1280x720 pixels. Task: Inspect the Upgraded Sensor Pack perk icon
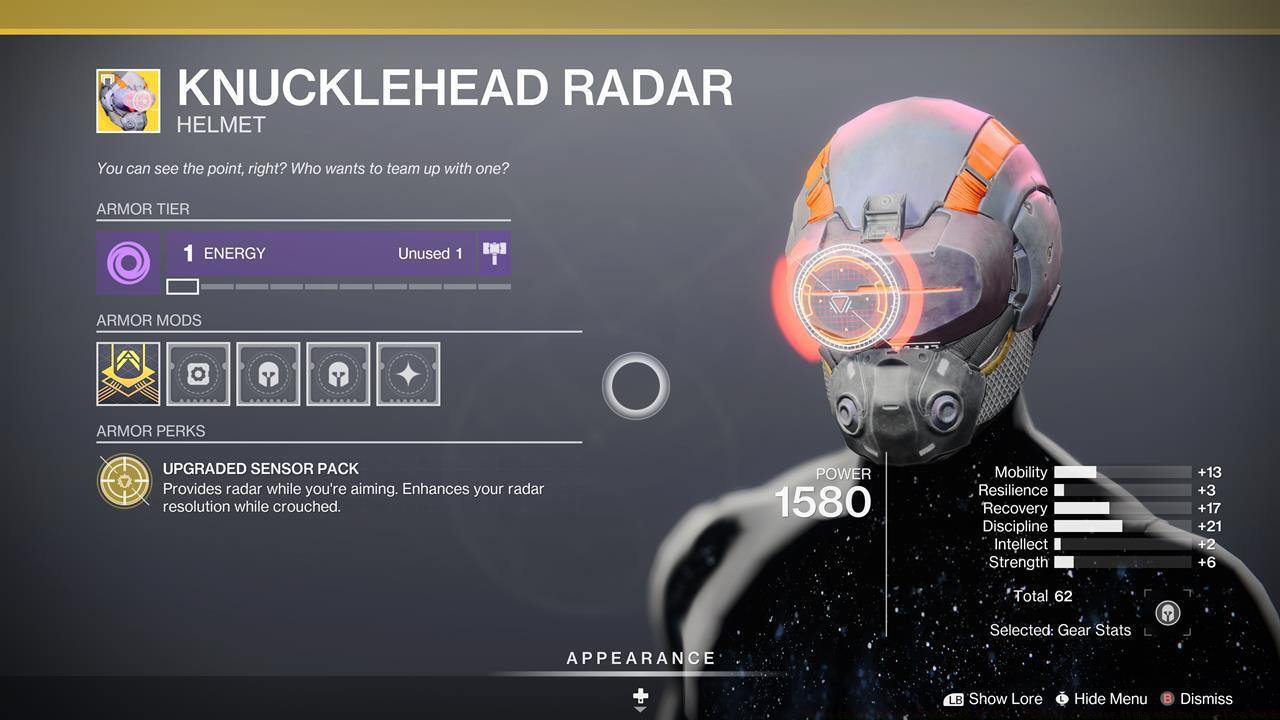pos(125,482)
